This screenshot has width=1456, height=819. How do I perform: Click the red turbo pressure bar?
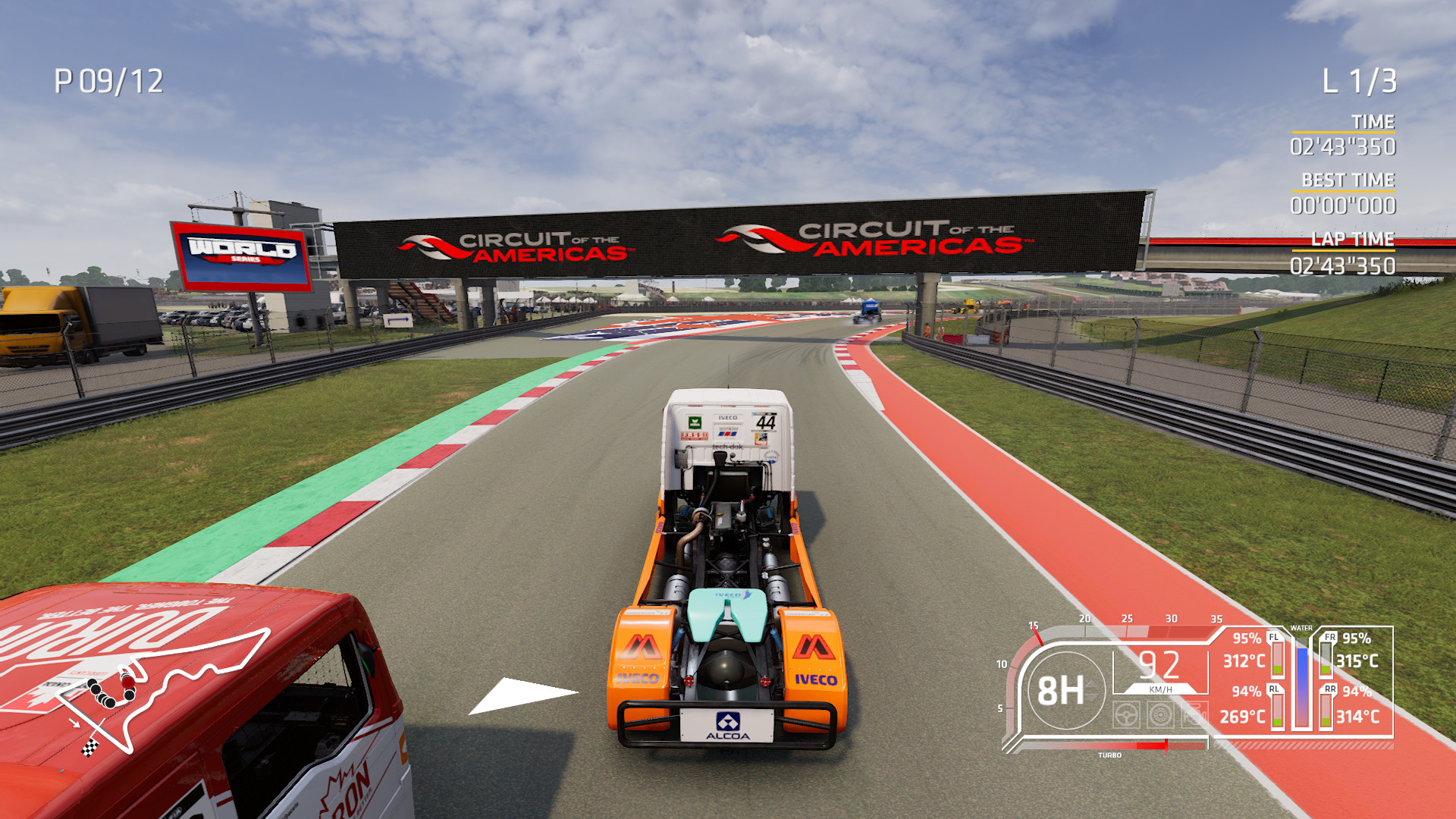pos(1153,745)
